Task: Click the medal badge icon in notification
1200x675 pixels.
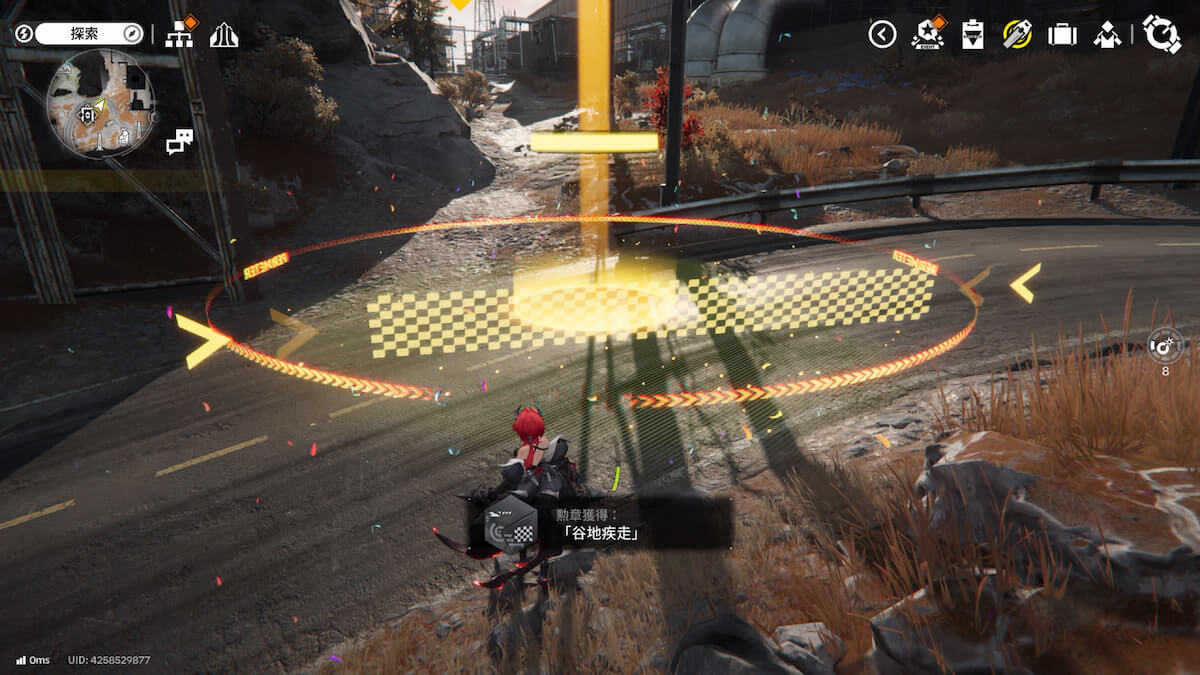Action: click(510, 523)
